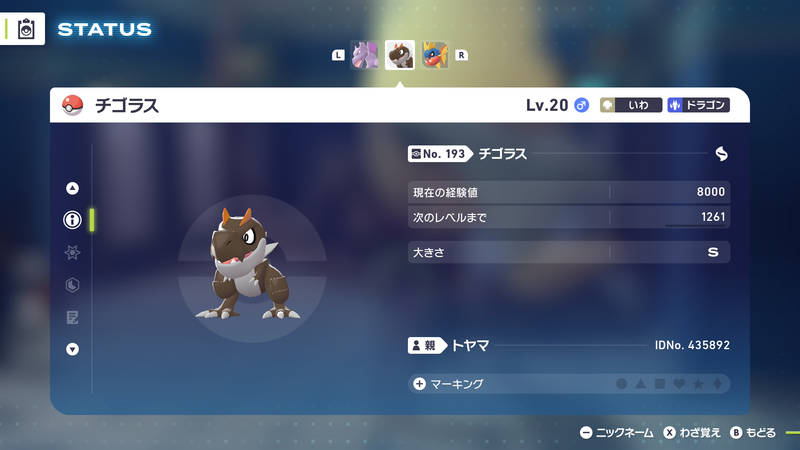Choose the ニックネーム nickname option
Viewport: 800px width, 450px height.
pos(617,433)
